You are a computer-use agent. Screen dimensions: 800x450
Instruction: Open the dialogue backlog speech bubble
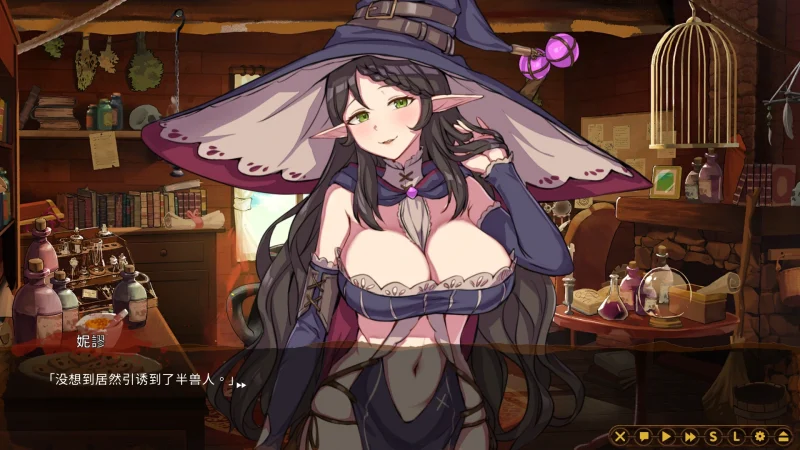point(643,436)
